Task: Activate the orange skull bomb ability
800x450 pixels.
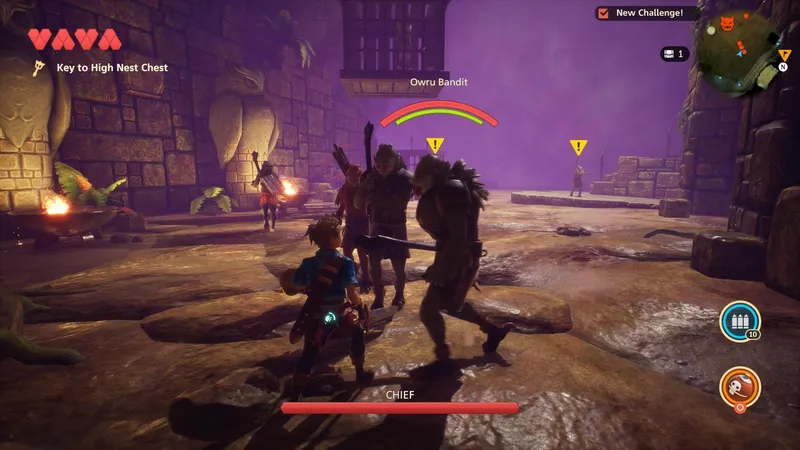Action: [x=739, y=387]
